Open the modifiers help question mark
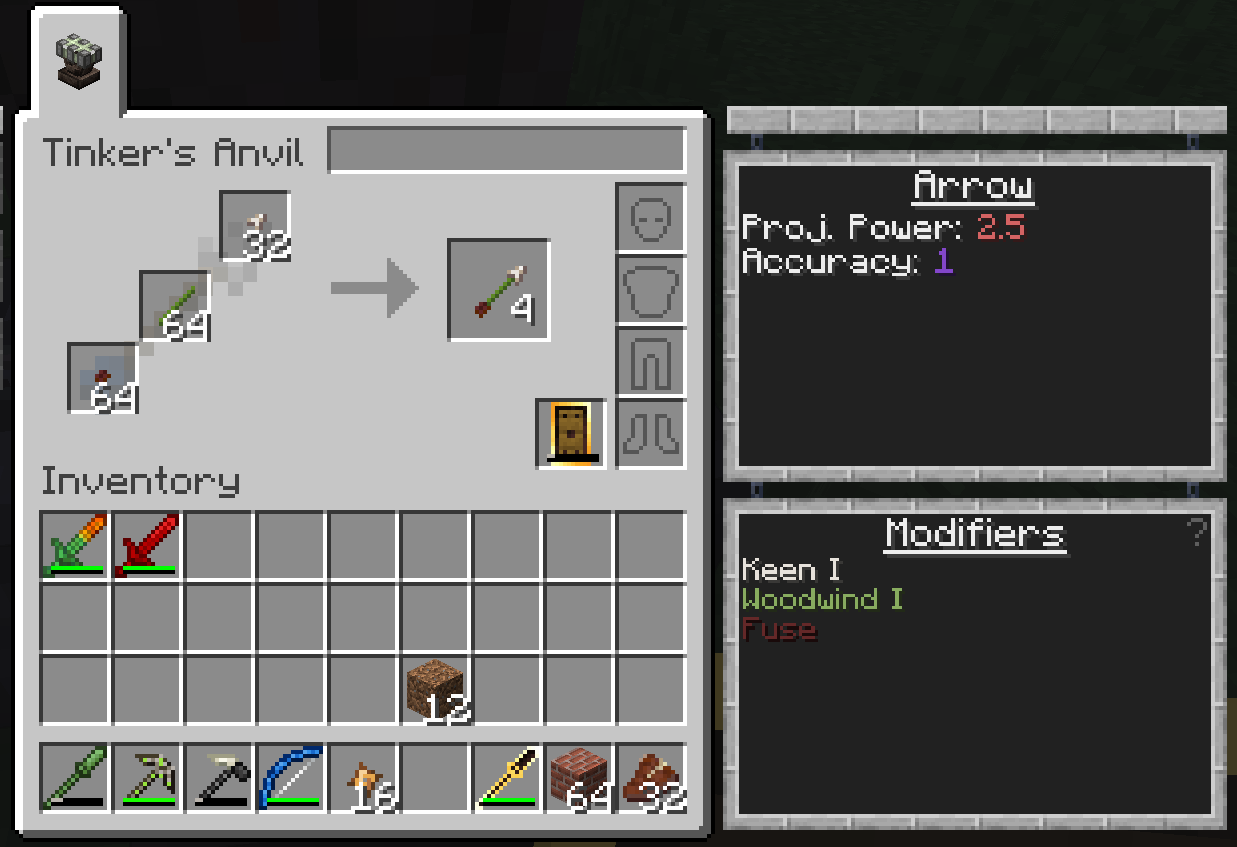The image size is (1237, 847). [1196, 532]
